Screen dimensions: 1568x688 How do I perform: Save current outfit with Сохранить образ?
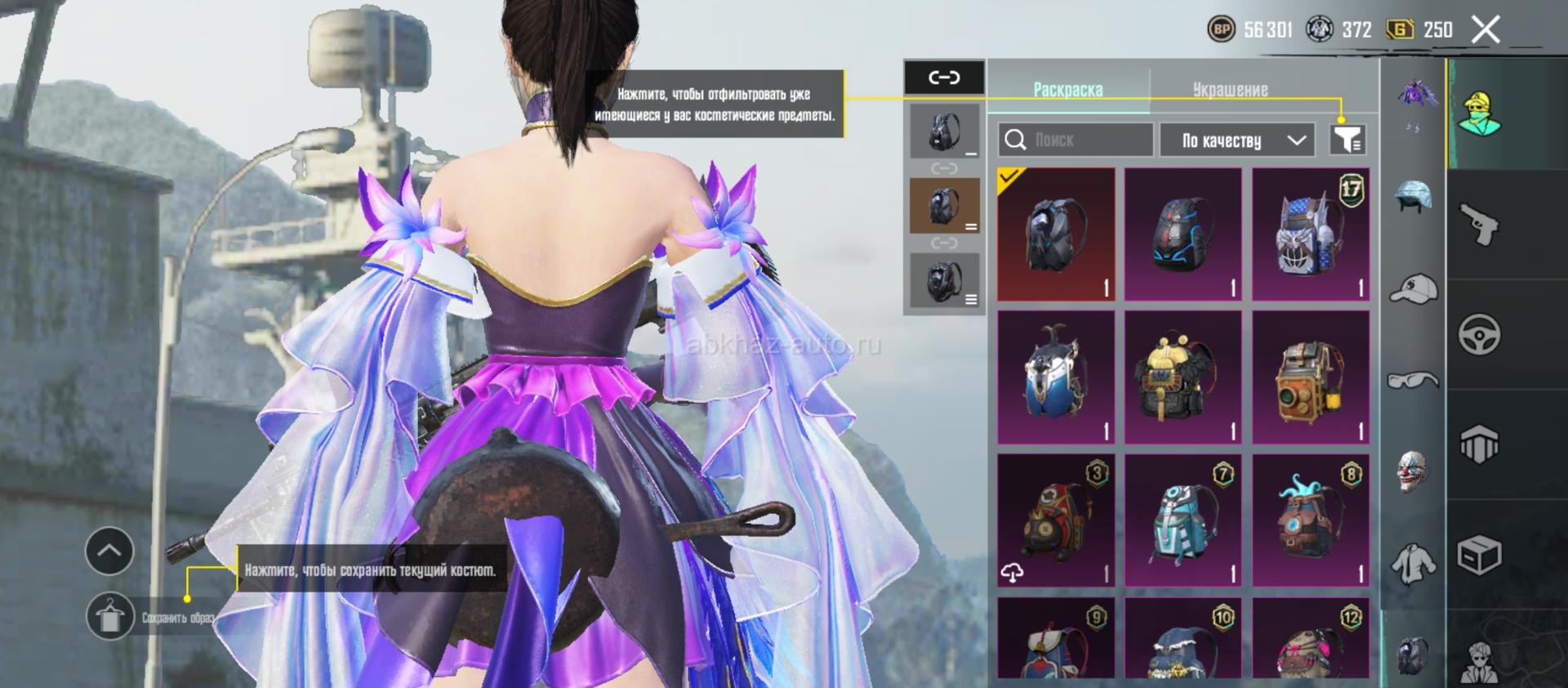coord(110,617)
